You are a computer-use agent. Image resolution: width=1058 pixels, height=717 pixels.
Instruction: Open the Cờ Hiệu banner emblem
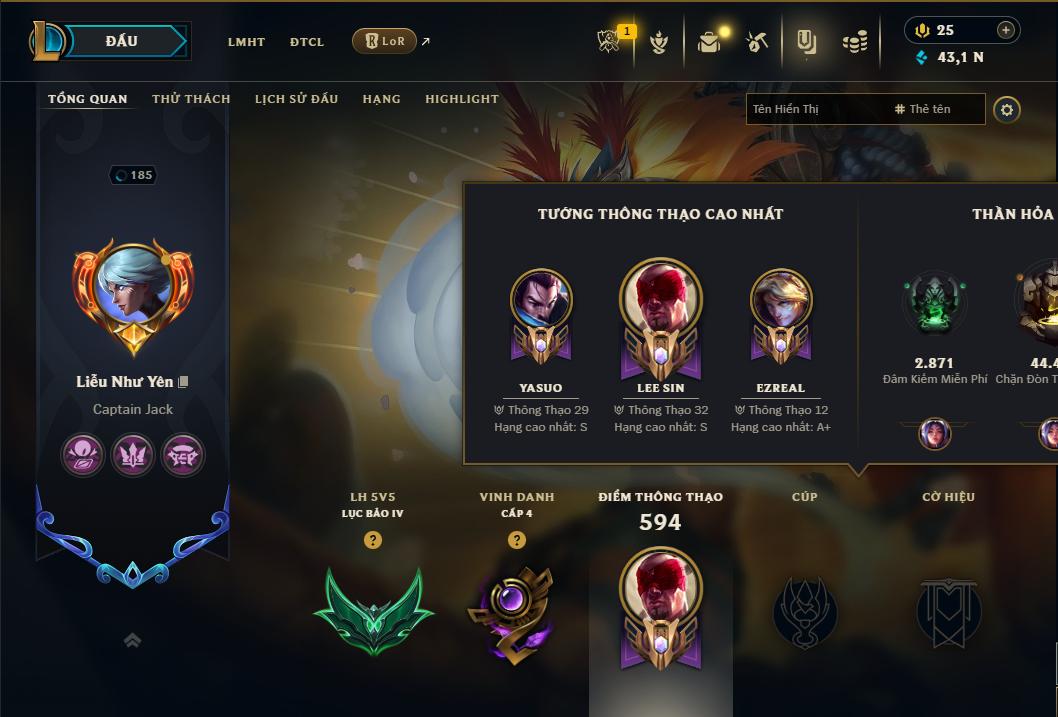coord(949,611)
